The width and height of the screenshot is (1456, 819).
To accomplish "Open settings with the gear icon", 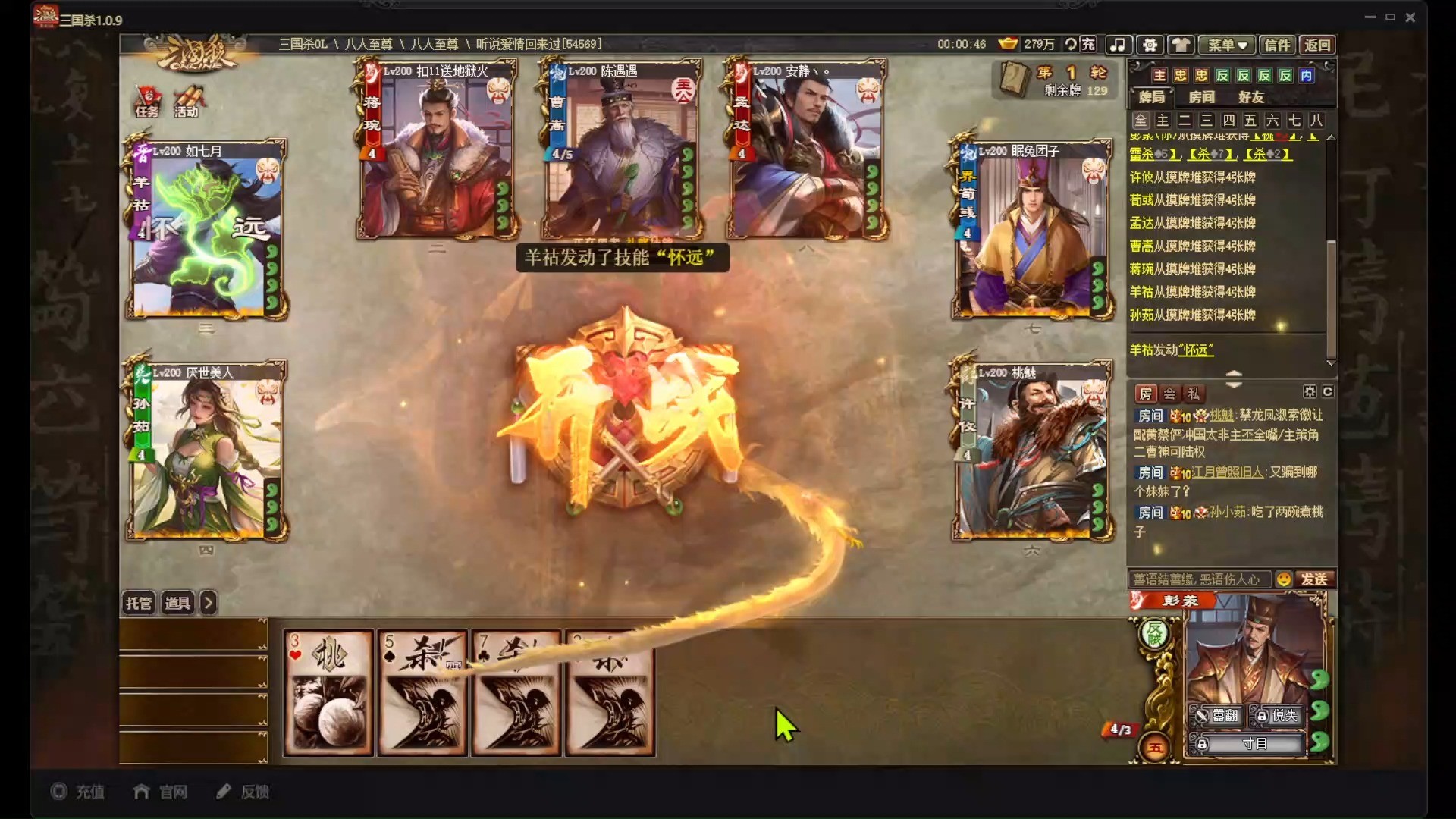I will (x=1150, y=45).
